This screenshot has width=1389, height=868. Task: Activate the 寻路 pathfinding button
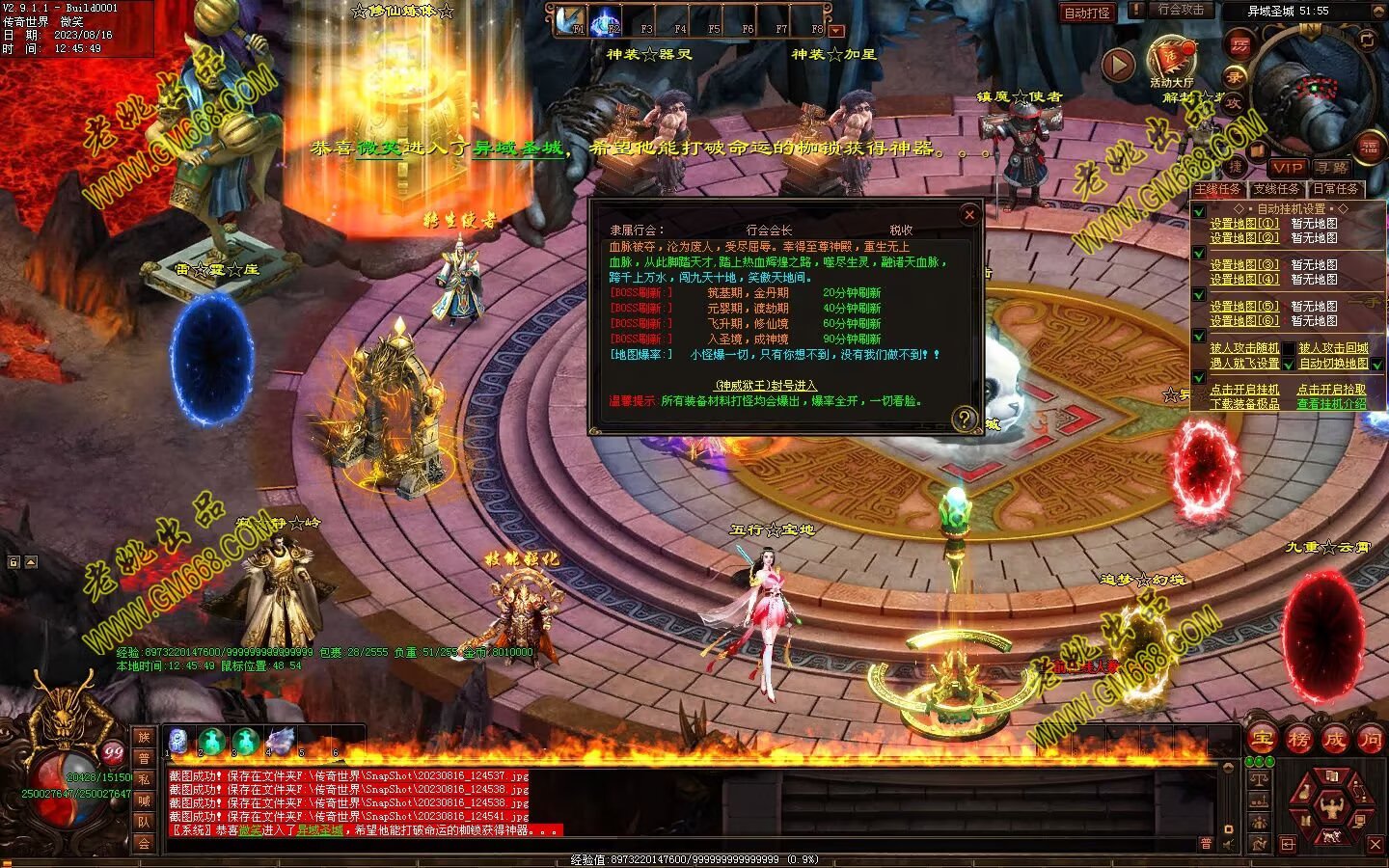[1331, 167]
